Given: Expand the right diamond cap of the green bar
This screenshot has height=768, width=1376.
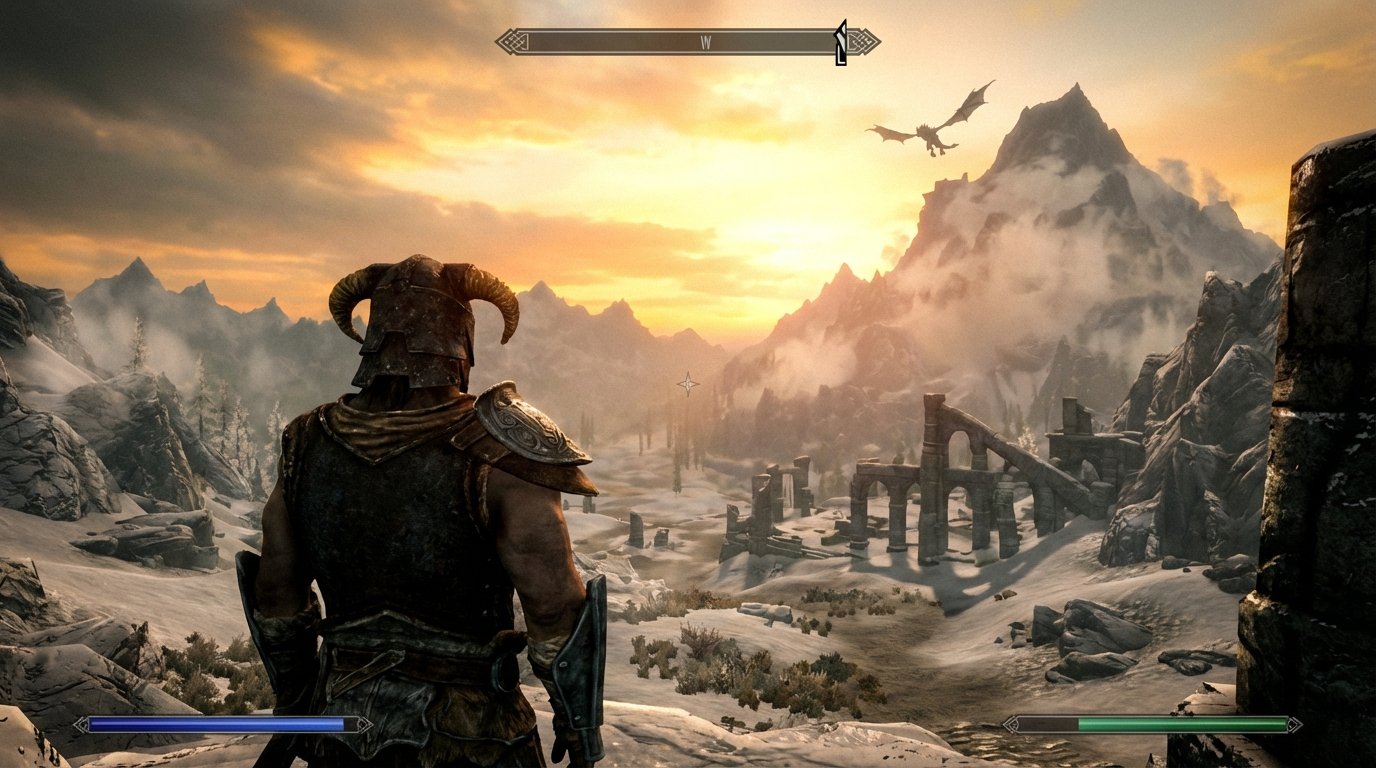Looking at the screenshot, I should (1293, 722).
